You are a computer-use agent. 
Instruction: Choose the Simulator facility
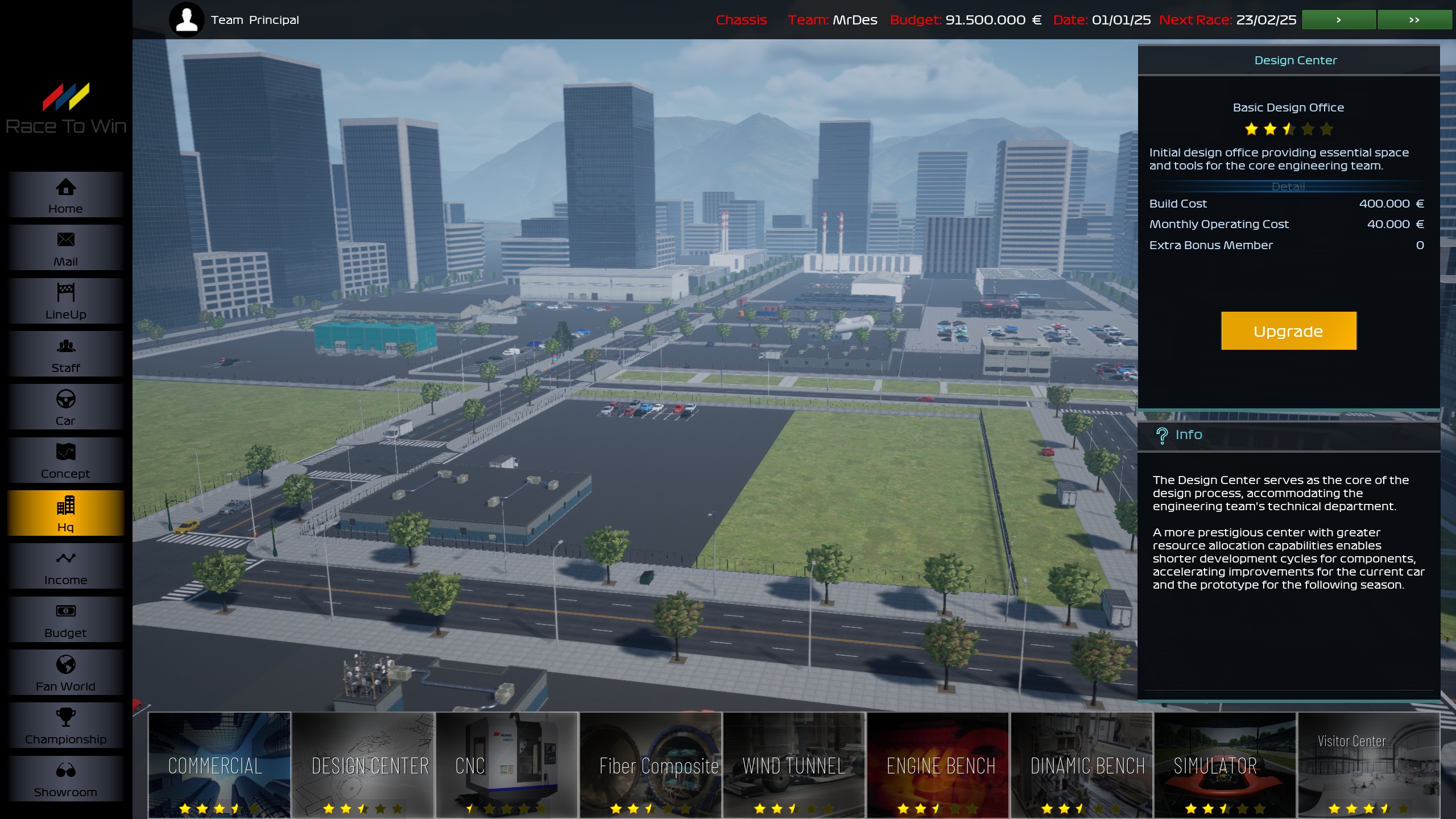pos(1225,765)
